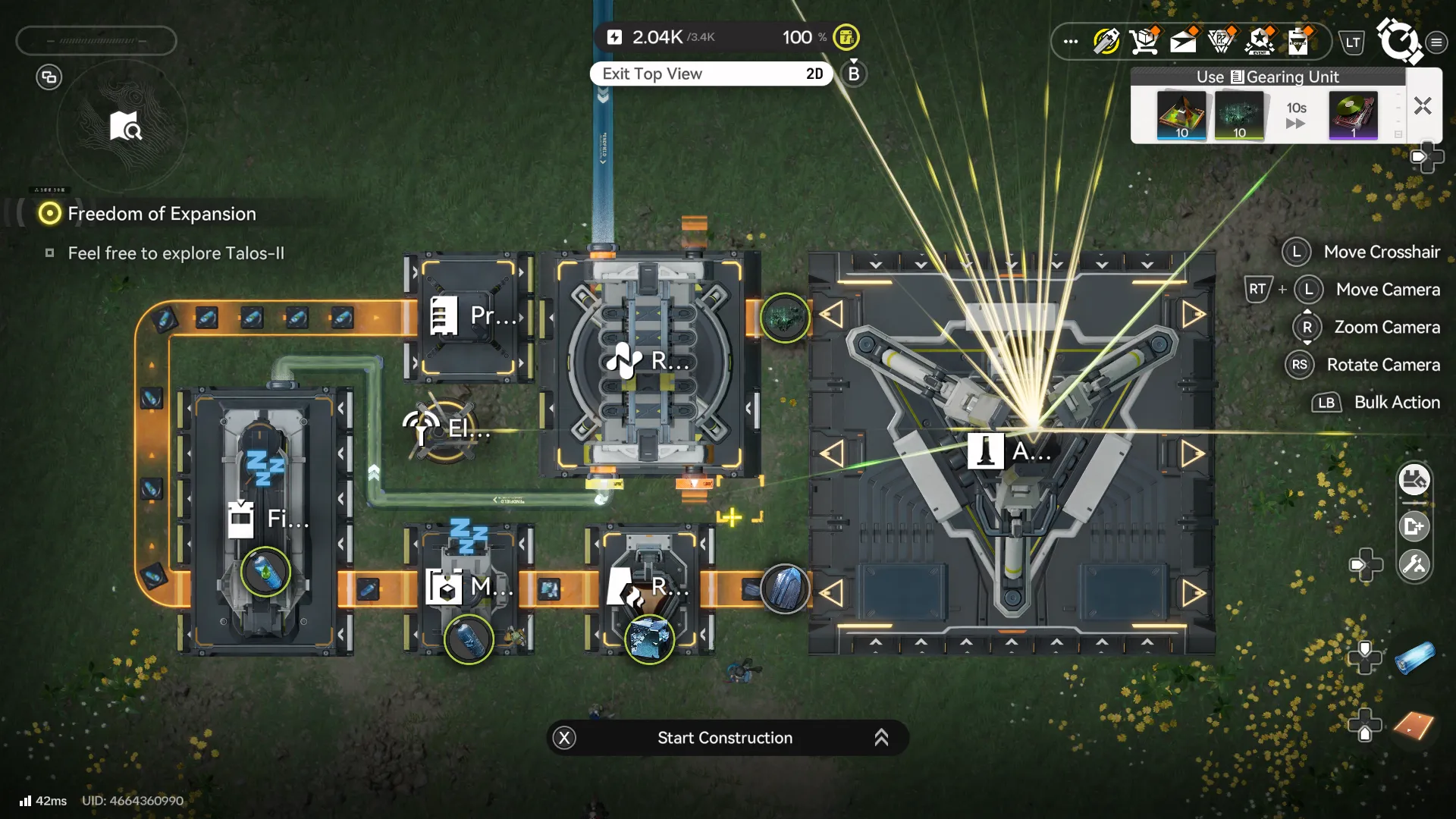Open the clipboard missions icon
Screen dimensions: 1456x819
tap(1298, 41)
